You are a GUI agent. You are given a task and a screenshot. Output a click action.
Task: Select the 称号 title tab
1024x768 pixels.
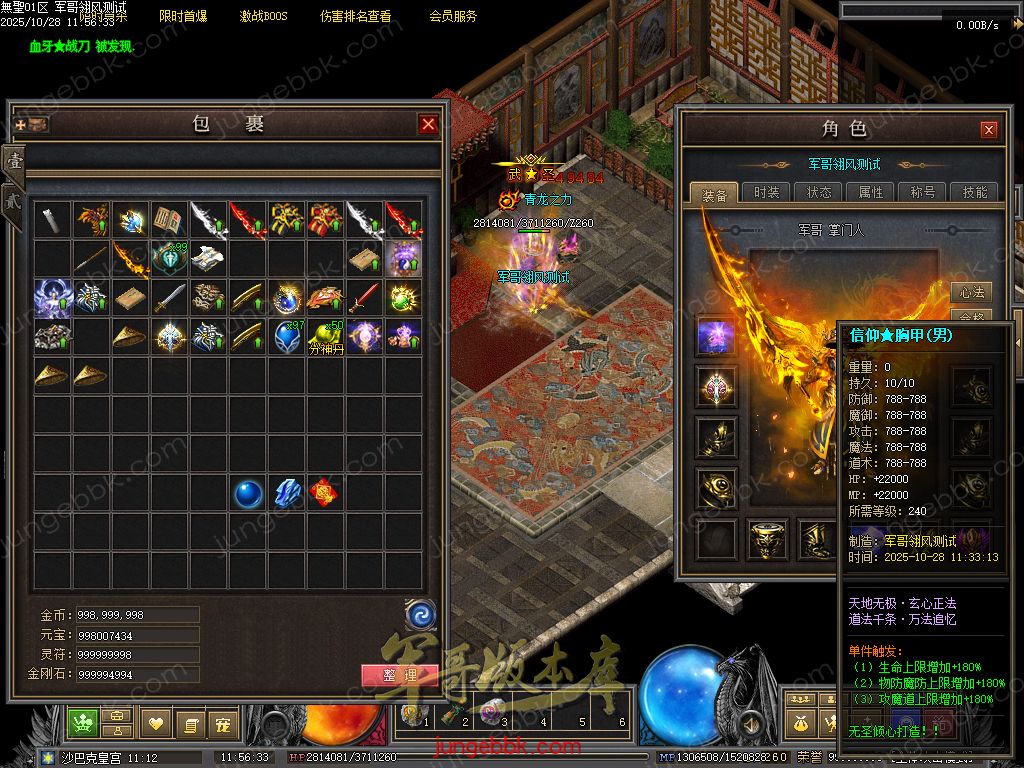click(922, 193)
